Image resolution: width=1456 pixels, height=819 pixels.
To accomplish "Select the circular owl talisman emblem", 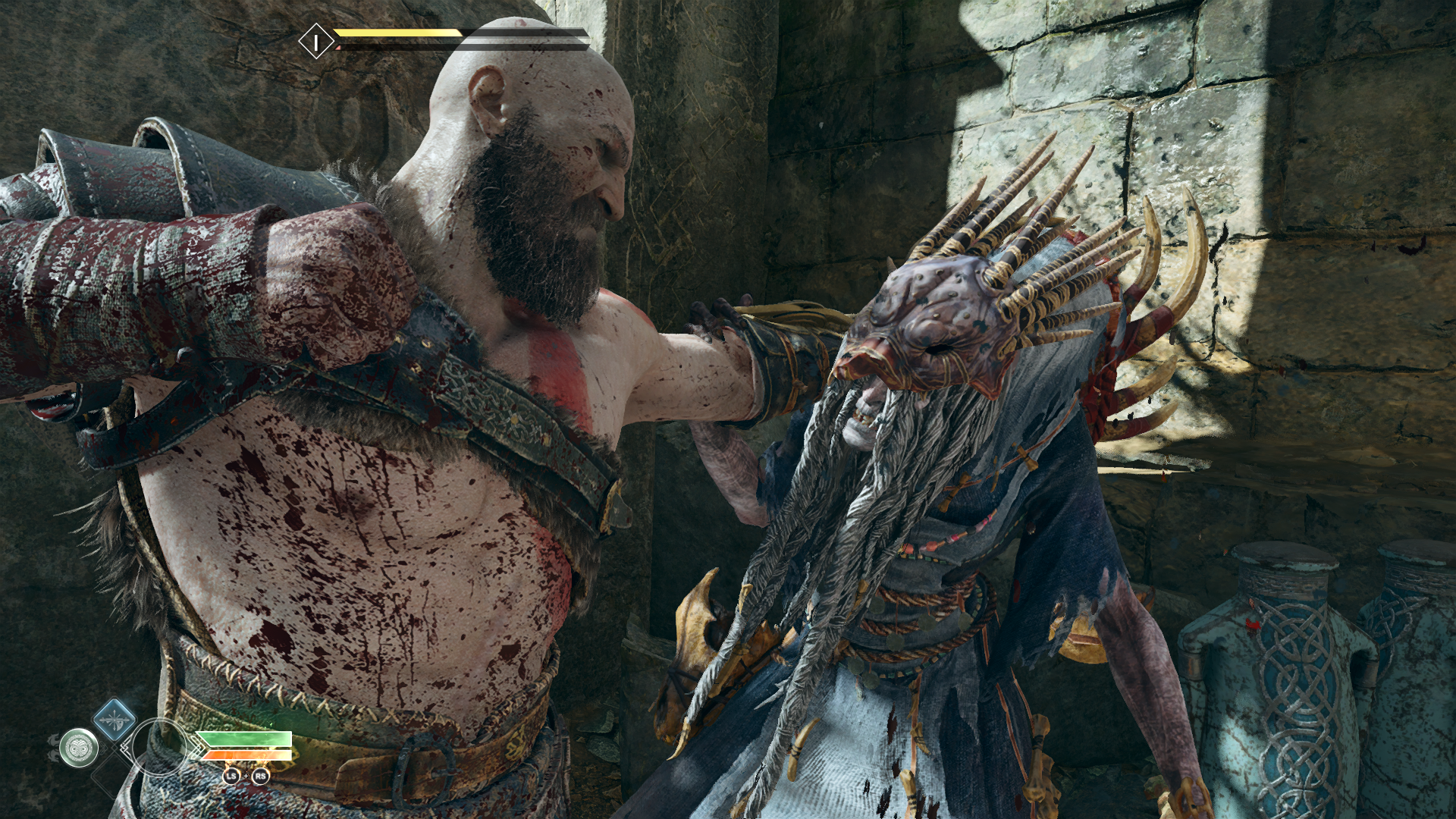I will tap(79, 748).
